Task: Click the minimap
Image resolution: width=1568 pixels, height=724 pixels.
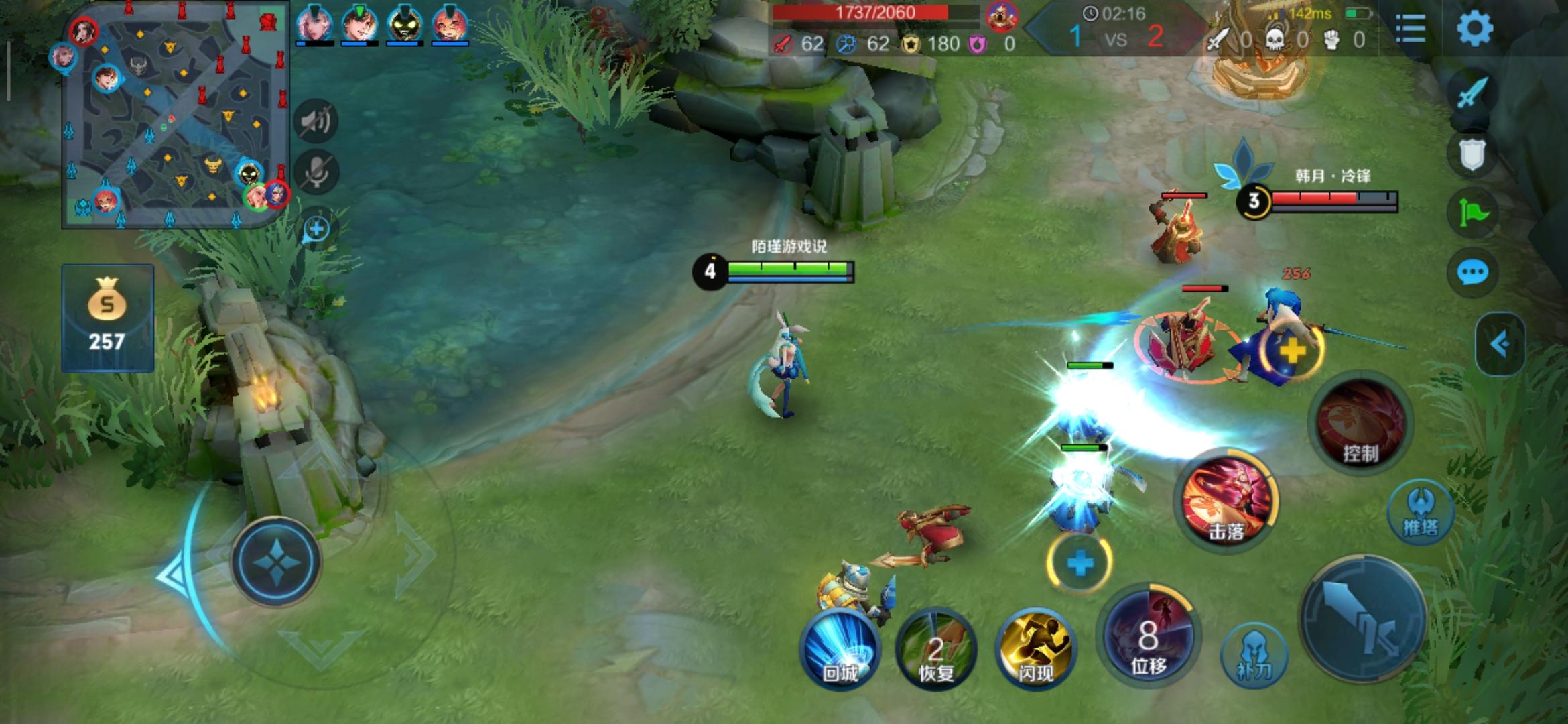Action: tap(176, 115)
